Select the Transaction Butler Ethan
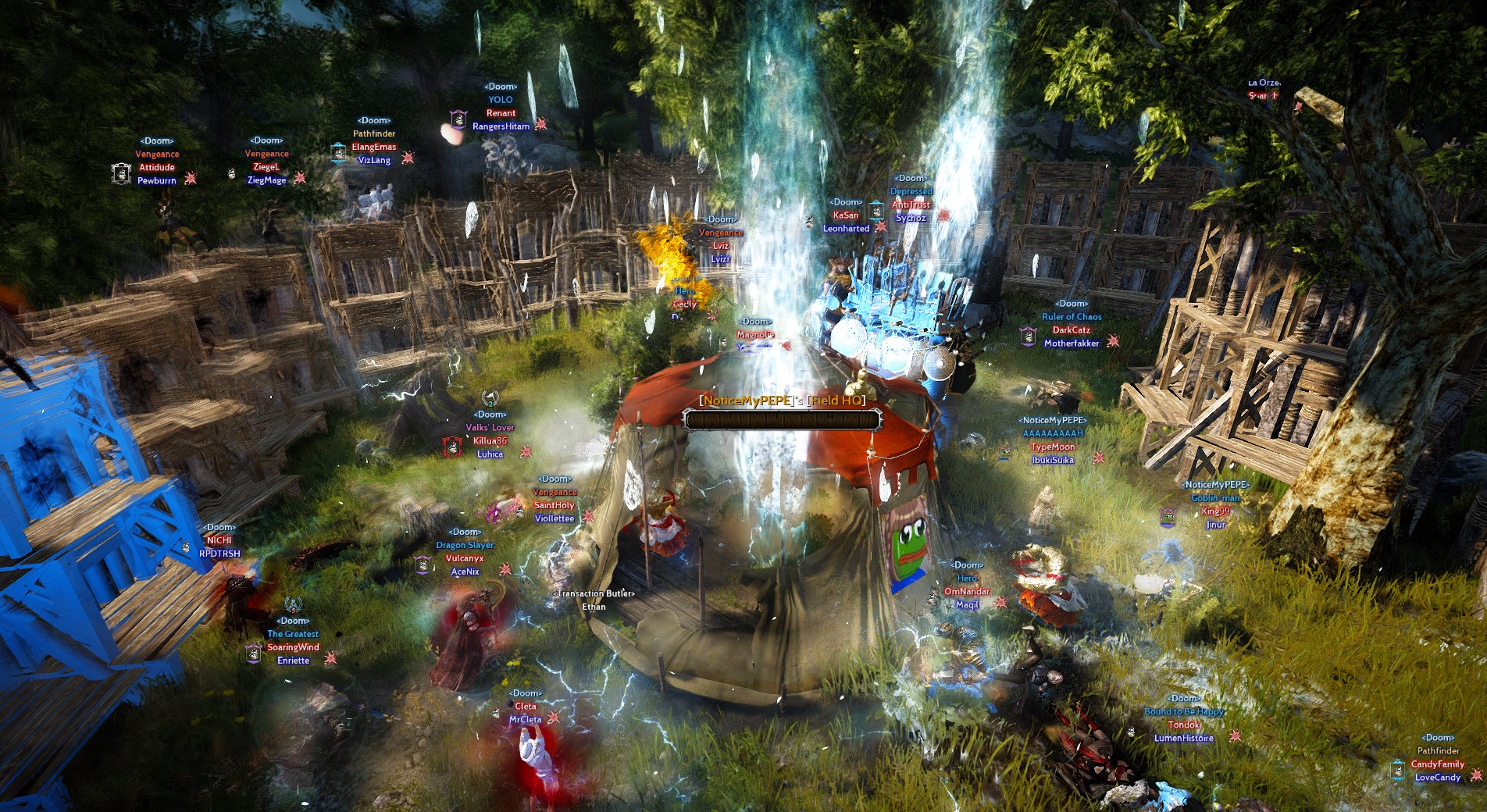The width and height of the screenshot is (1487, 812). 592,607
